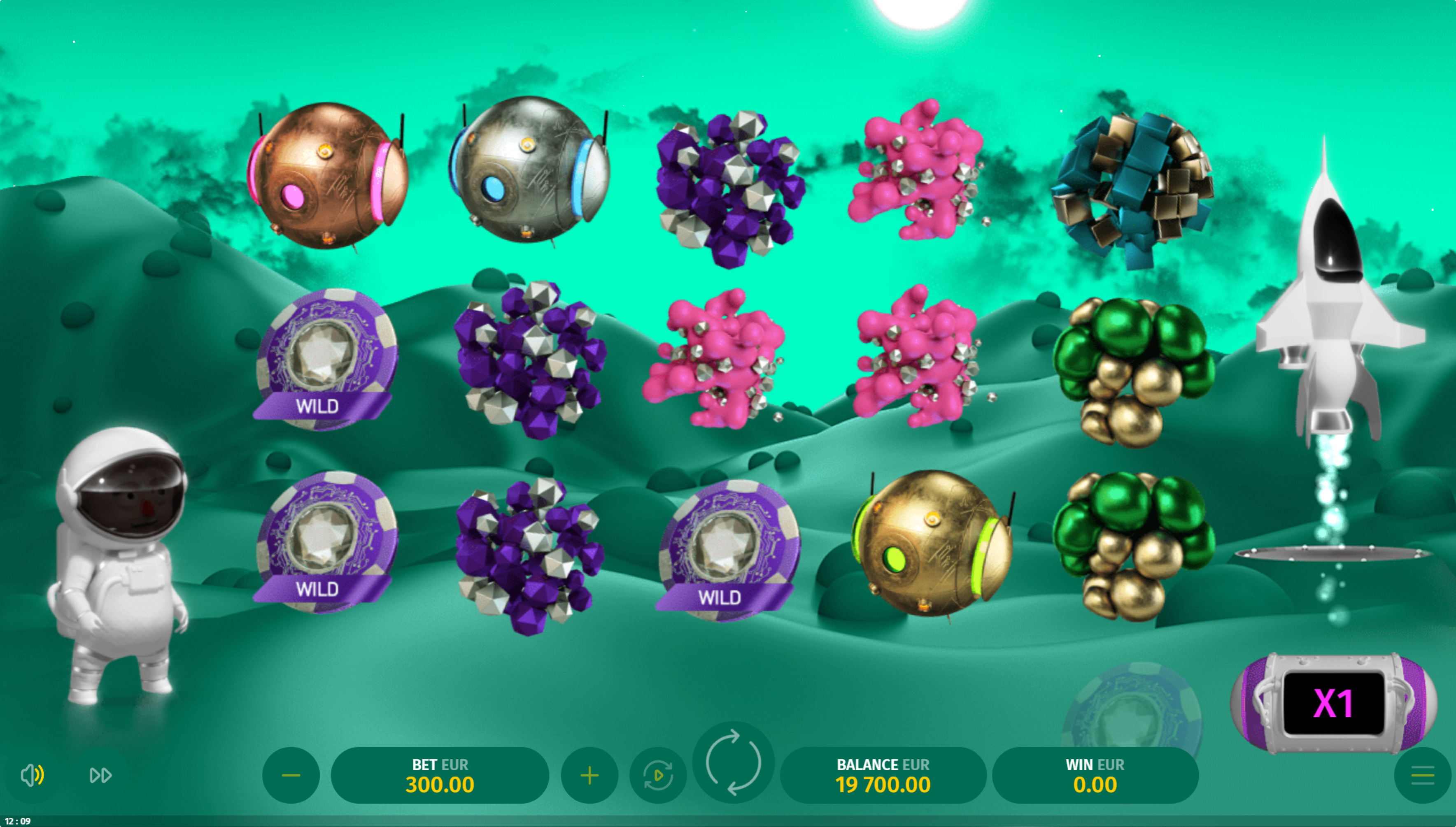Enable autoplay spins
Viewport: 1456px width, 827px height.
click(x=658, y=775)
